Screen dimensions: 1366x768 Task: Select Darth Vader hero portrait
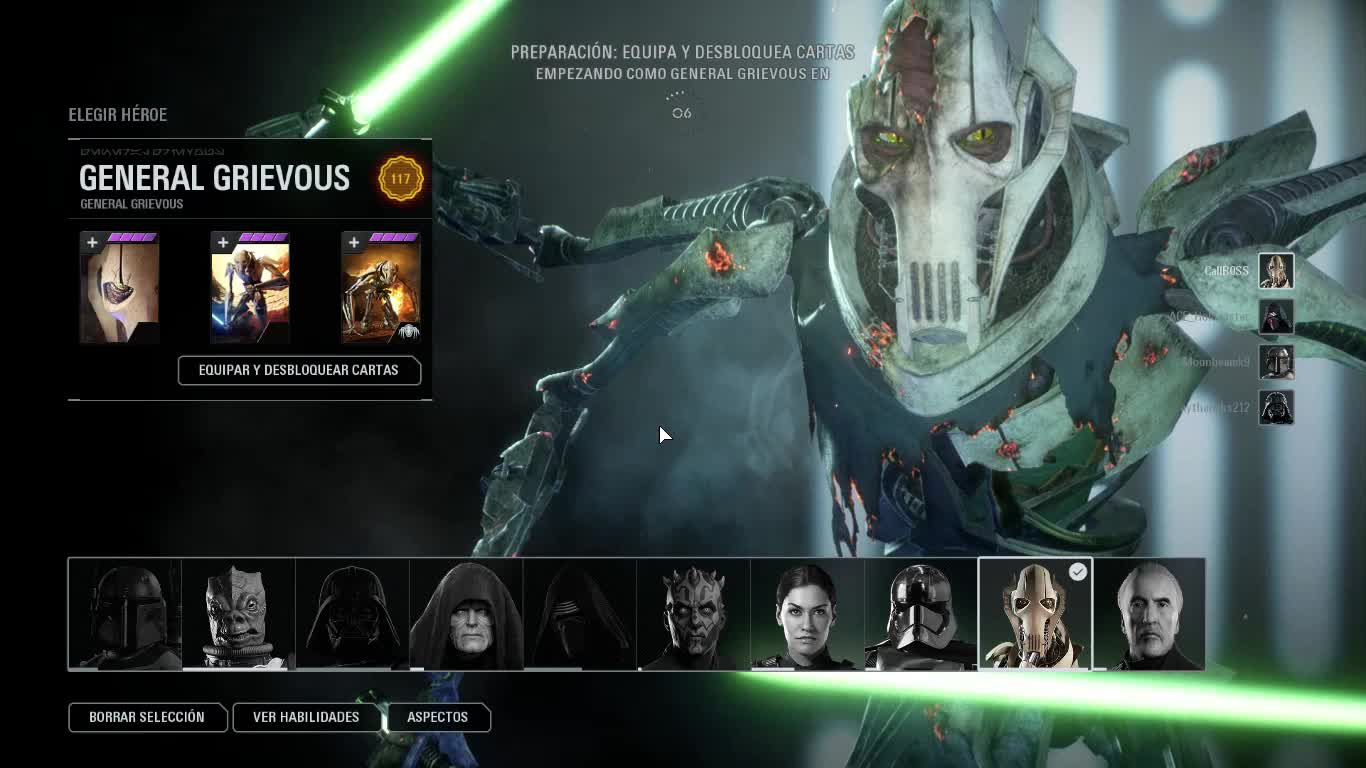(x=353, y=614)
